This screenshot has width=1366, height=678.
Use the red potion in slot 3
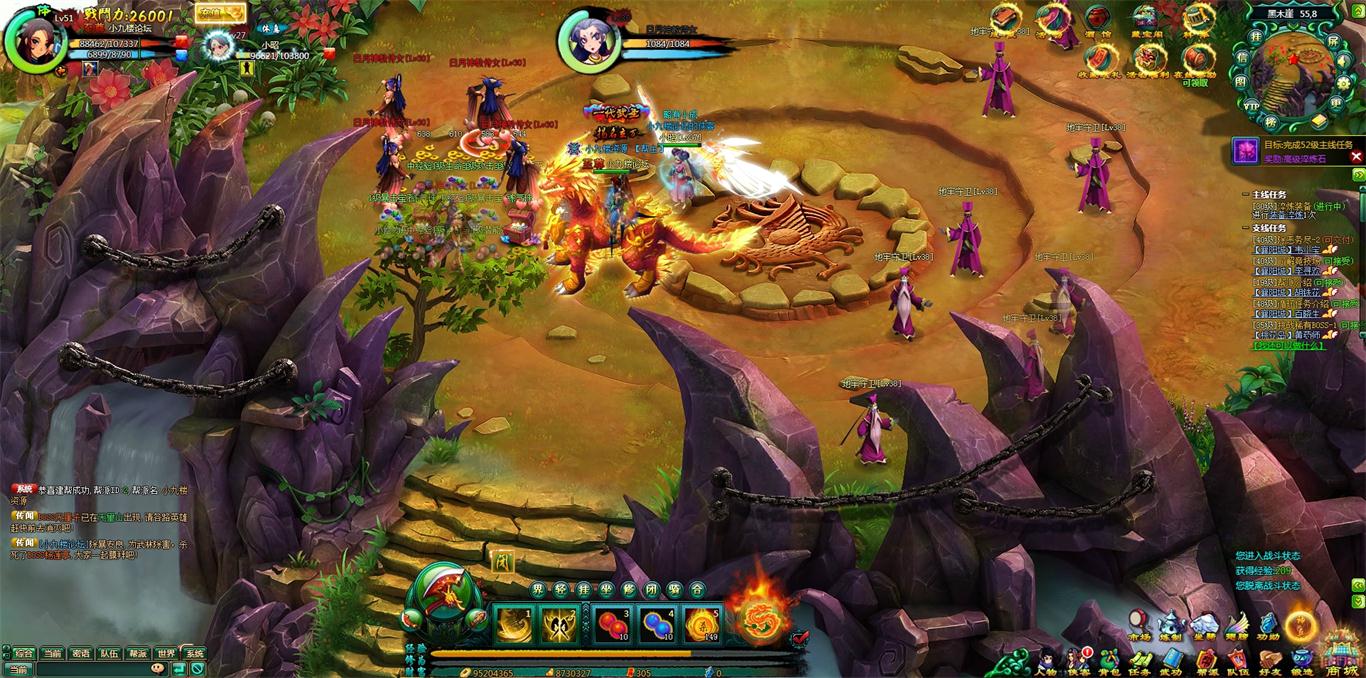coord(612,625)
